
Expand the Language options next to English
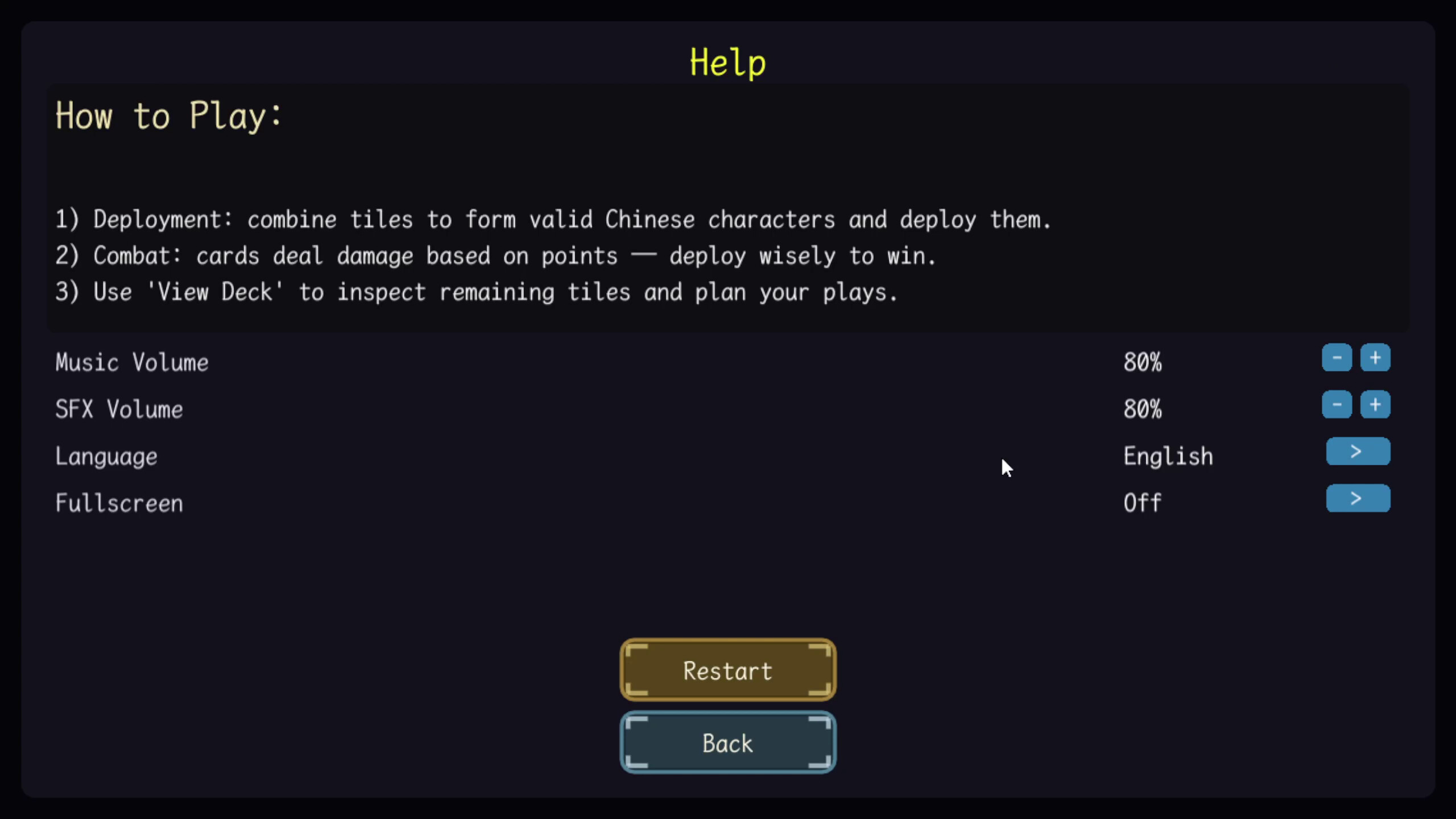(x=1358, y=451)
